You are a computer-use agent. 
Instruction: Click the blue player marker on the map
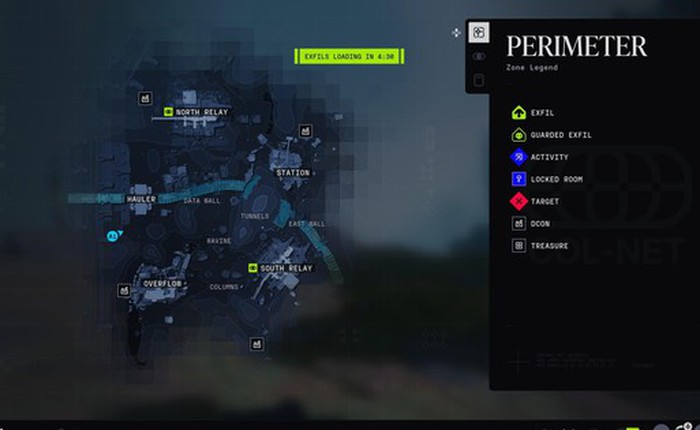tap(112, 236)
